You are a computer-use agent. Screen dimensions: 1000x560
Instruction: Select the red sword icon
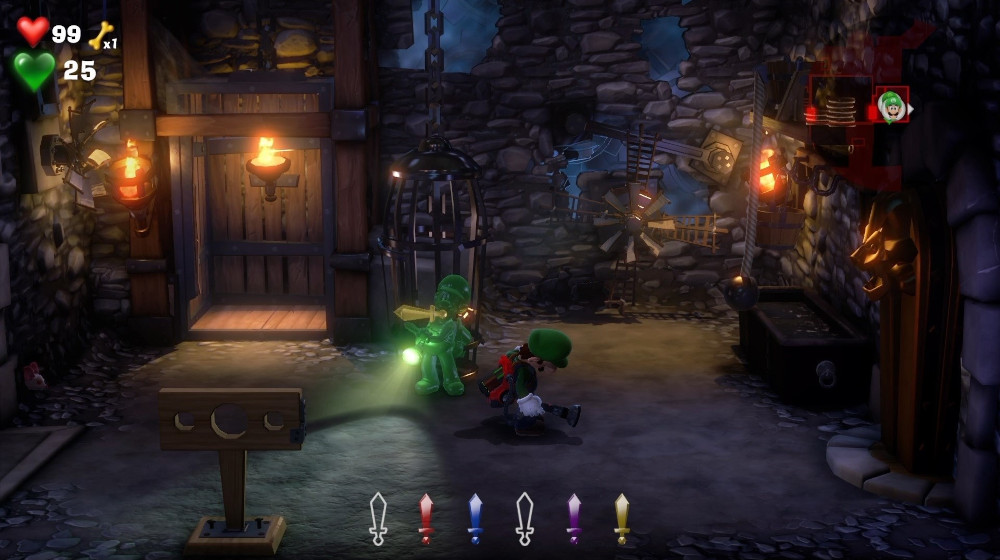[x=426, y=517]
